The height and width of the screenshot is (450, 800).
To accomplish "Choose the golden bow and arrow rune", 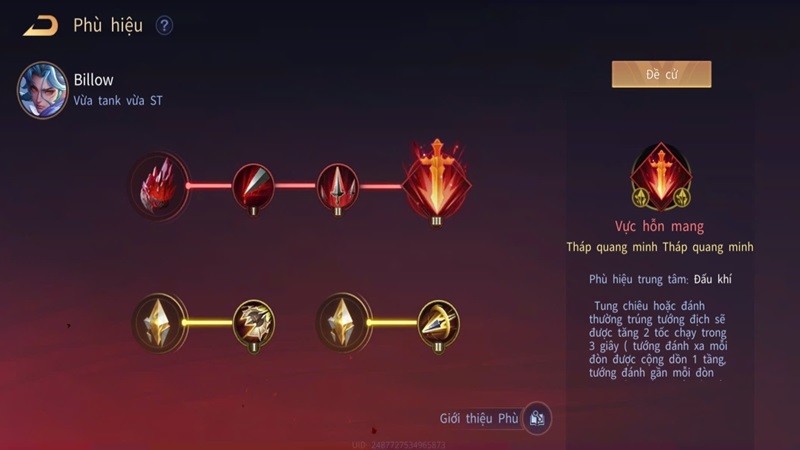I will point(438,322).
